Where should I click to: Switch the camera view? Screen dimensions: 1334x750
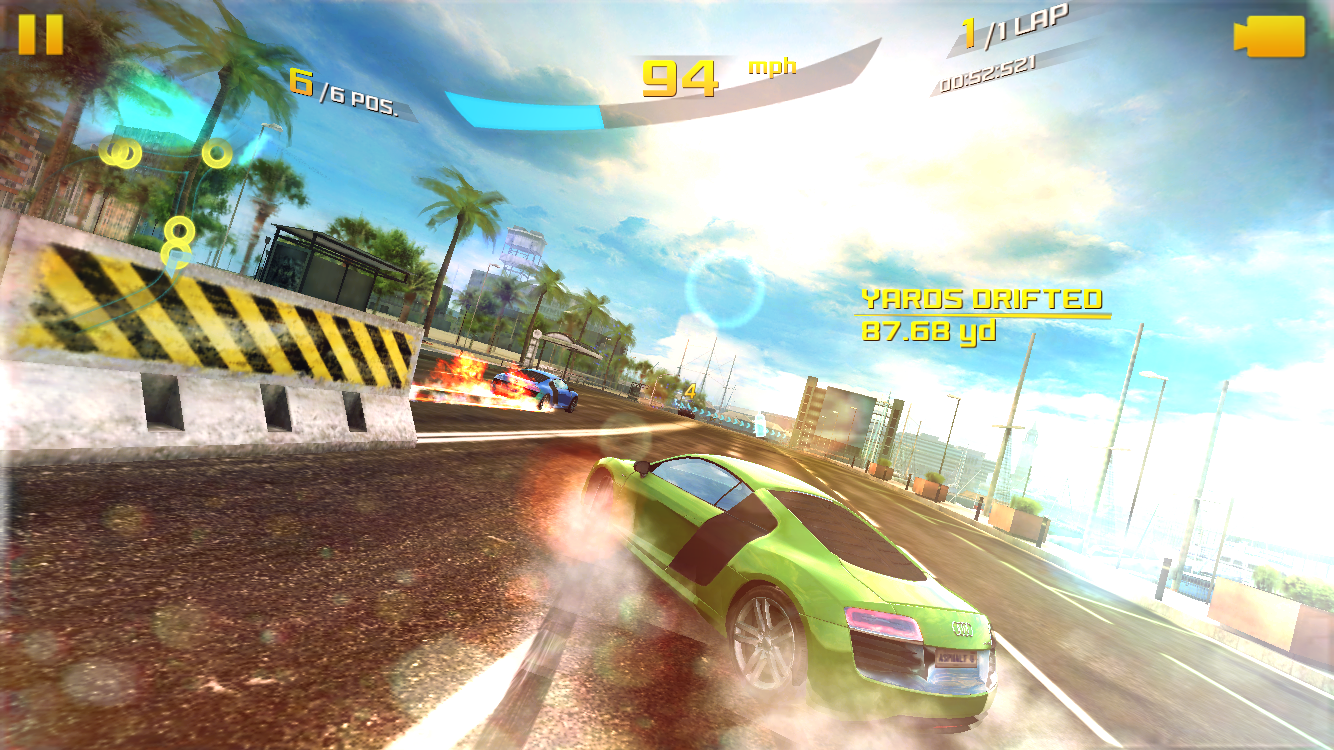pos(1269,37)
